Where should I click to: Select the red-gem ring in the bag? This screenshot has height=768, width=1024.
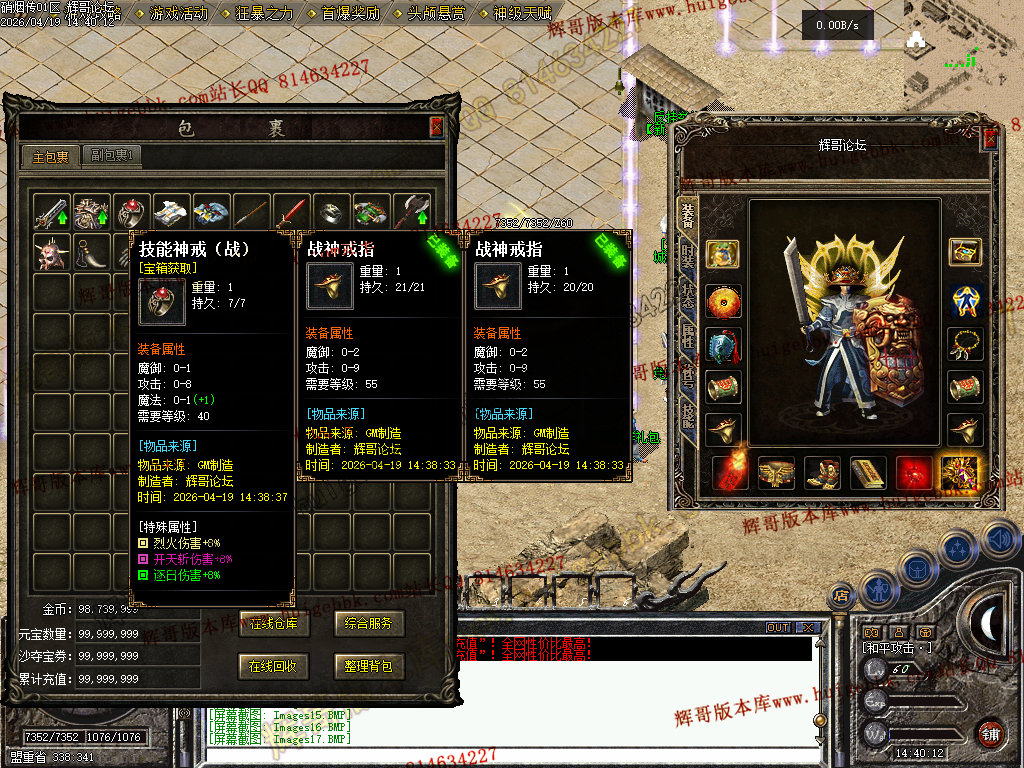pos(131,212)
